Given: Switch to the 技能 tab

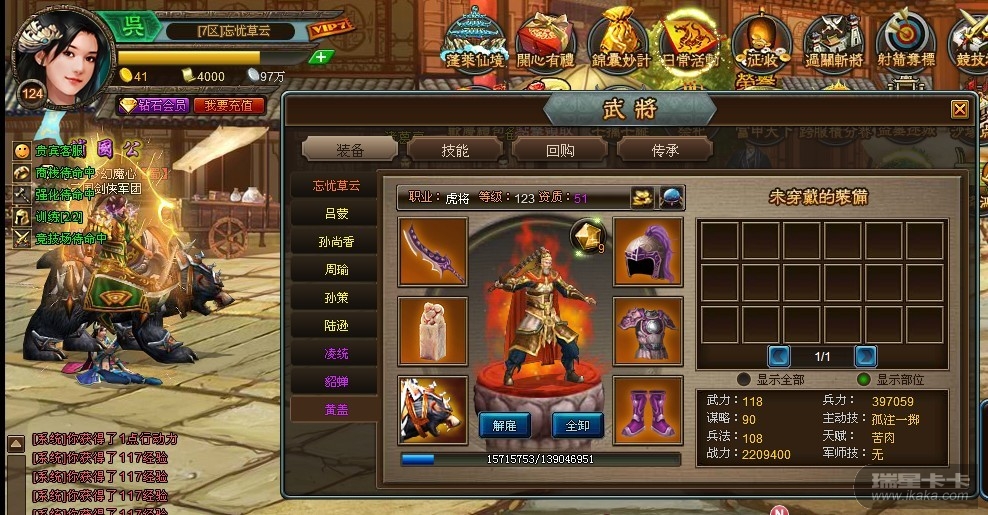Looking at the screenshot, I should (455, 150).
